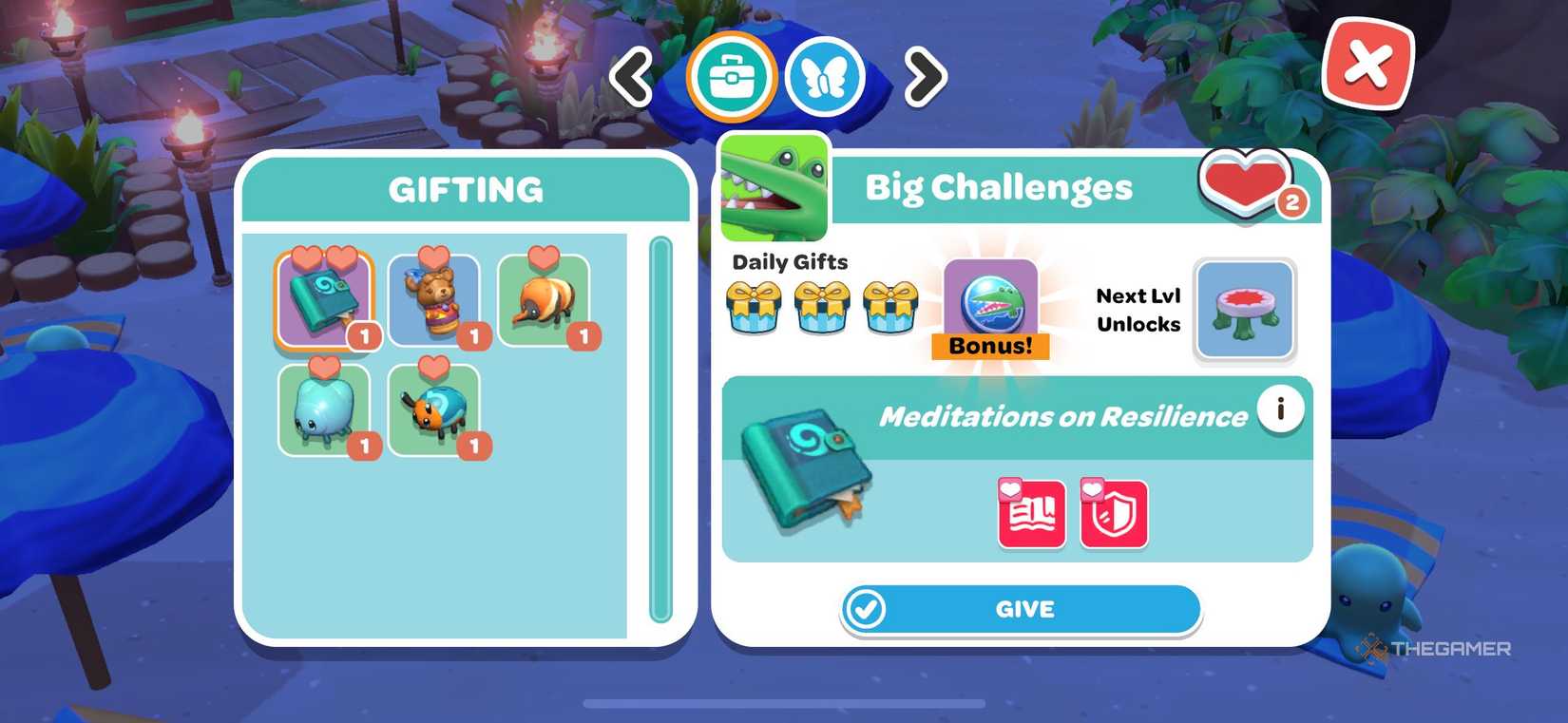Advance to next character with right arrow
This screenshot has height=723, width=1568.
coord(920,78)
